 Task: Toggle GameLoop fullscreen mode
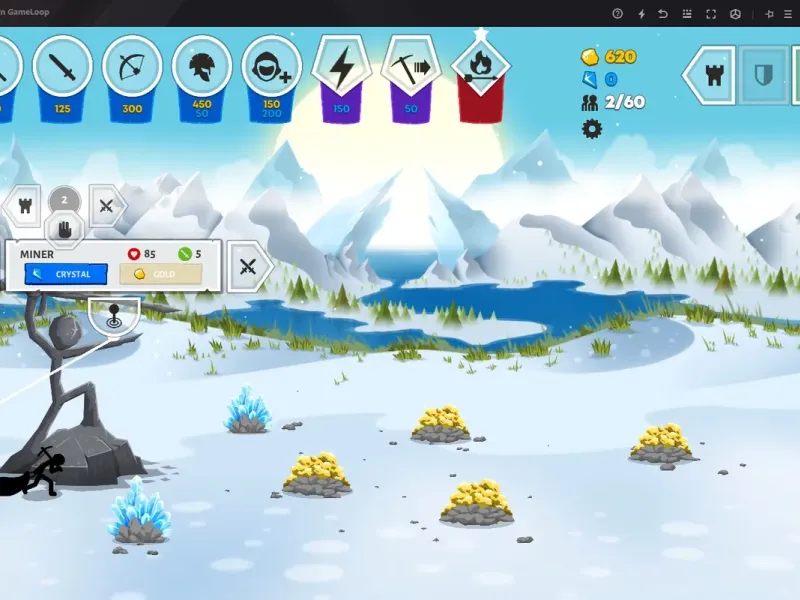point(711,14)
